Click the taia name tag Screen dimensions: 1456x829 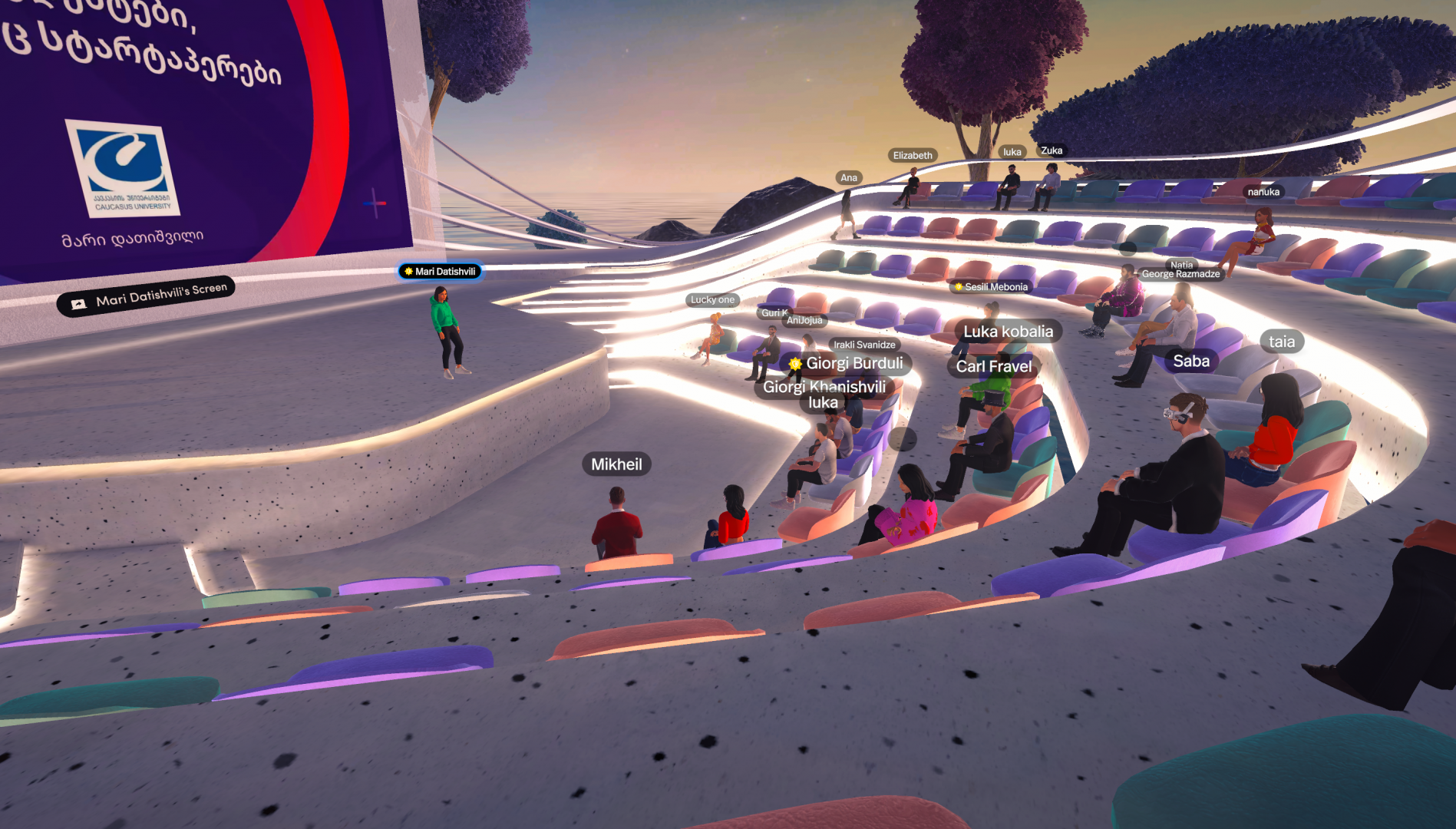tap(1281, 342)
